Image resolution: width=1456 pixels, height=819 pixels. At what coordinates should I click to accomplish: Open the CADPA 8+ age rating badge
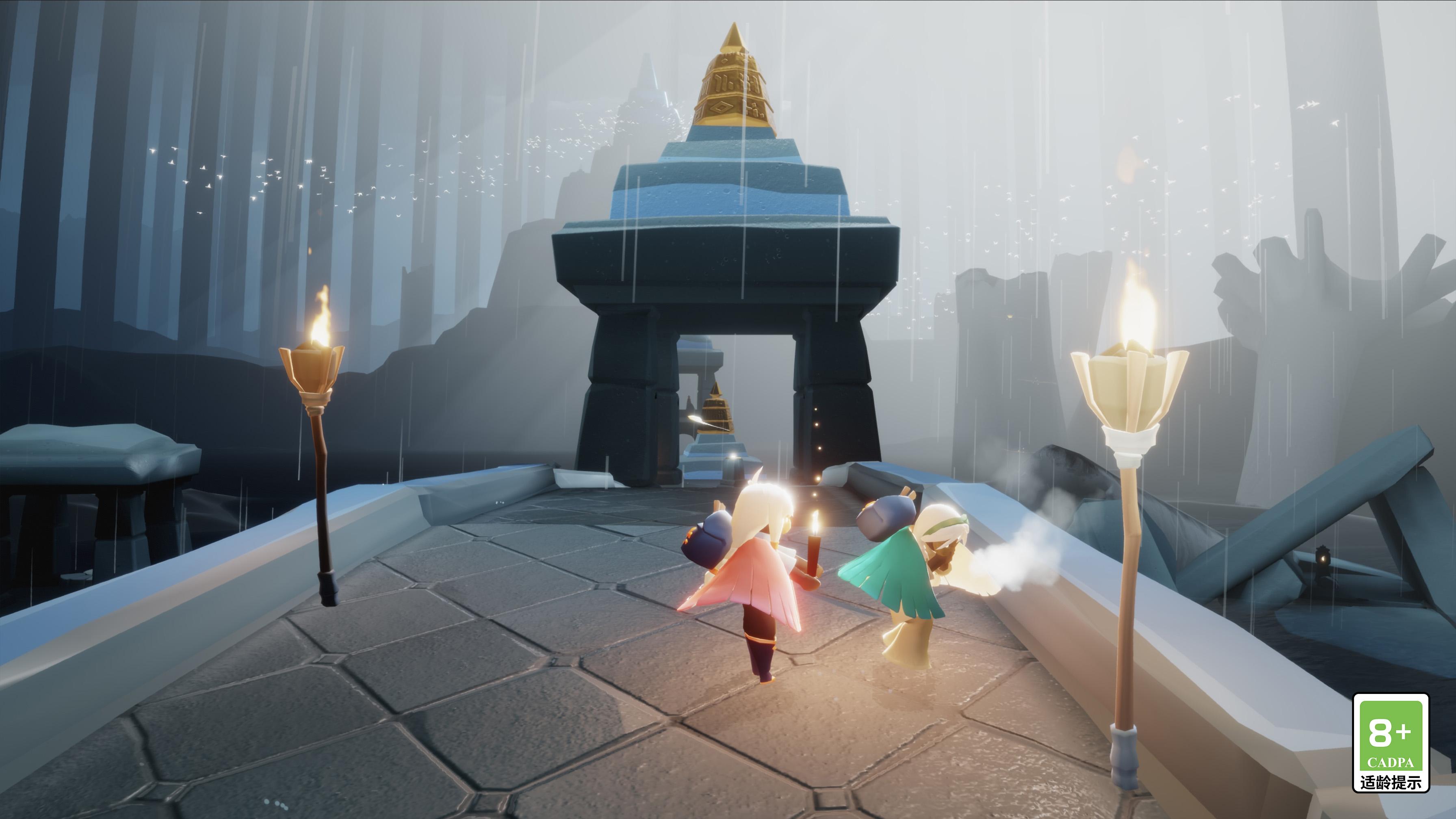(x=1391, y=741)
